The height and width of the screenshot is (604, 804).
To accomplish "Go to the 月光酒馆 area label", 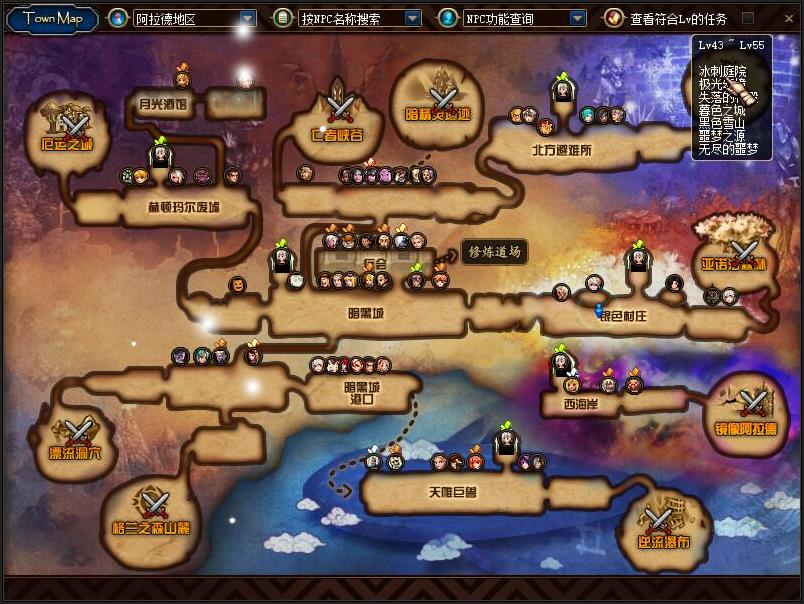I will (162, 102).
